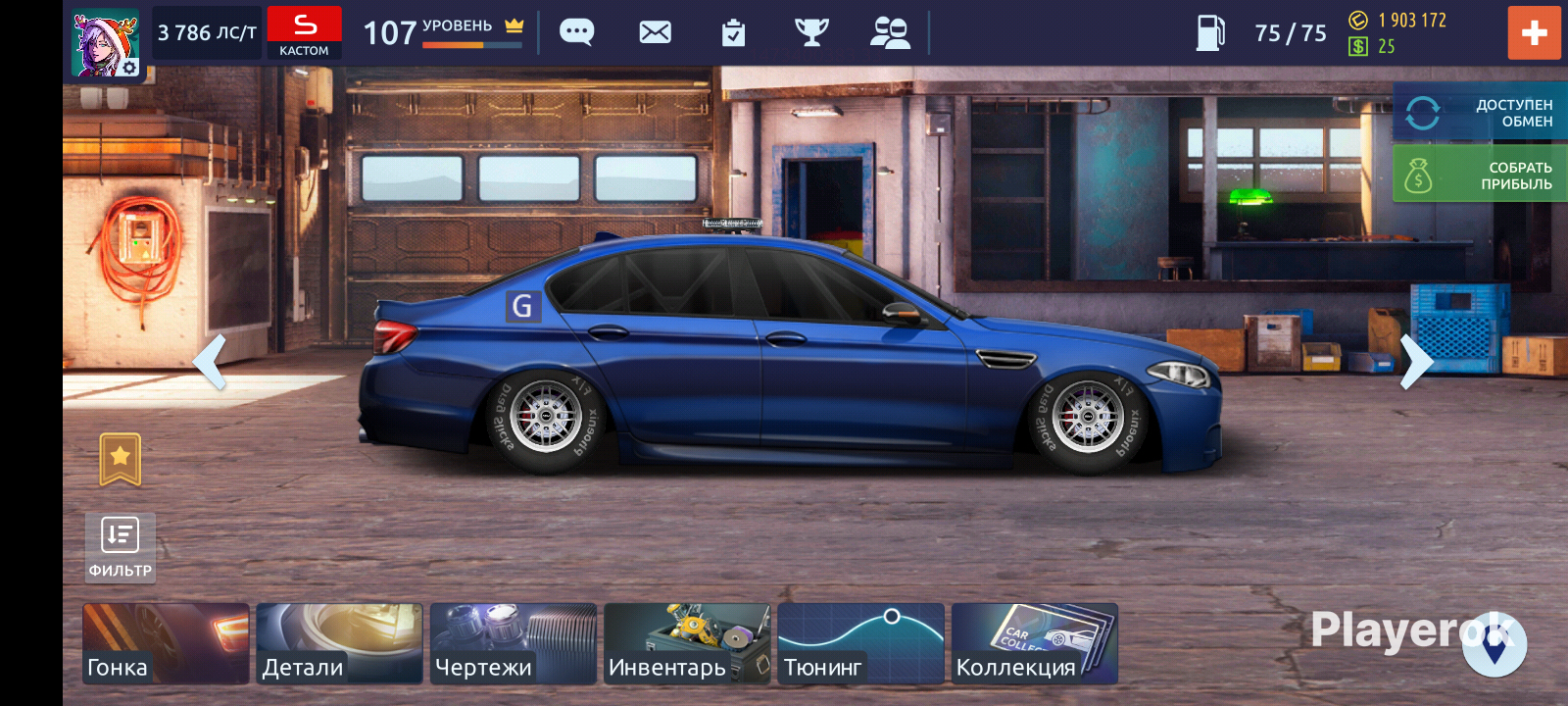Open the 'Тюнинг' tuning menu

point(860,643)
